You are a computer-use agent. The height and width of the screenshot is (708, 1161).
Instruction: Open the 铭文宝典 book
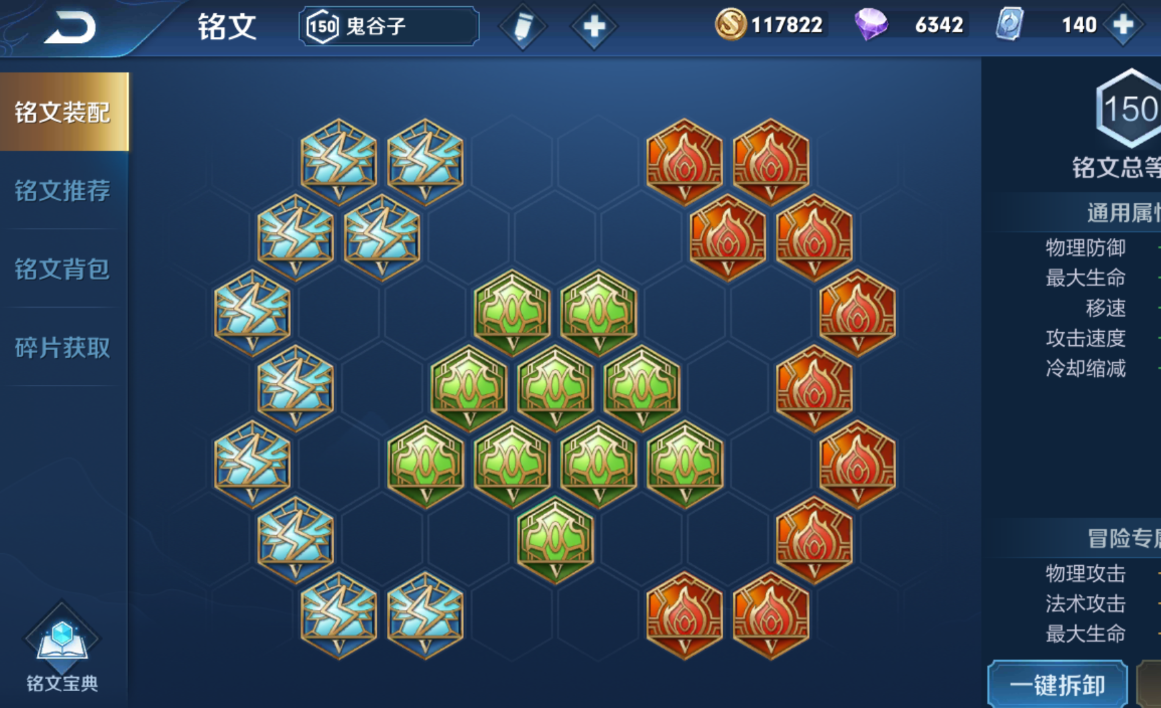(62, 650)
